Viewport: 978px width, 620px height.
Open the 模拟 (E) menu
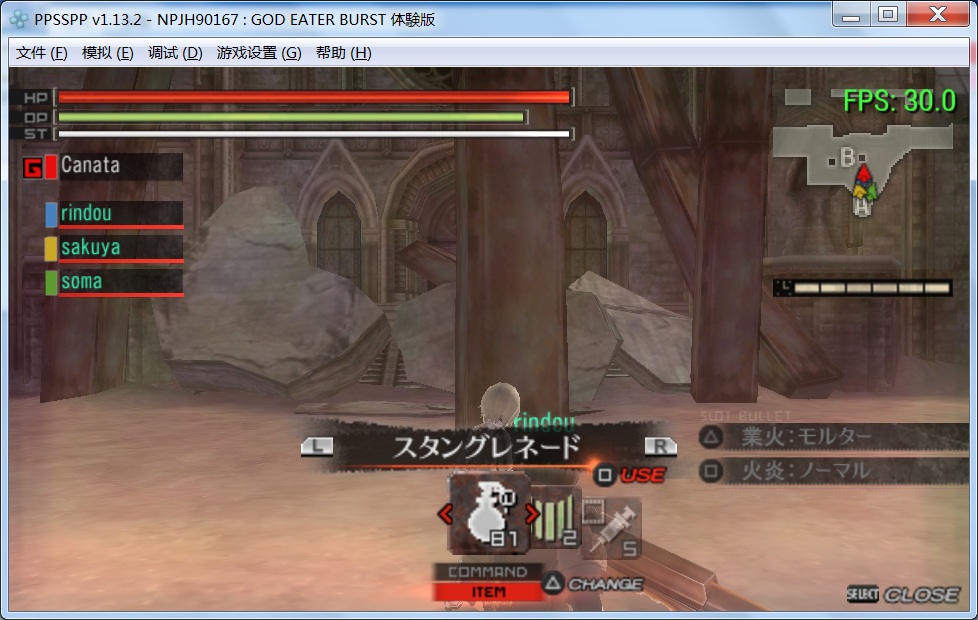click(x=107, y=53)
